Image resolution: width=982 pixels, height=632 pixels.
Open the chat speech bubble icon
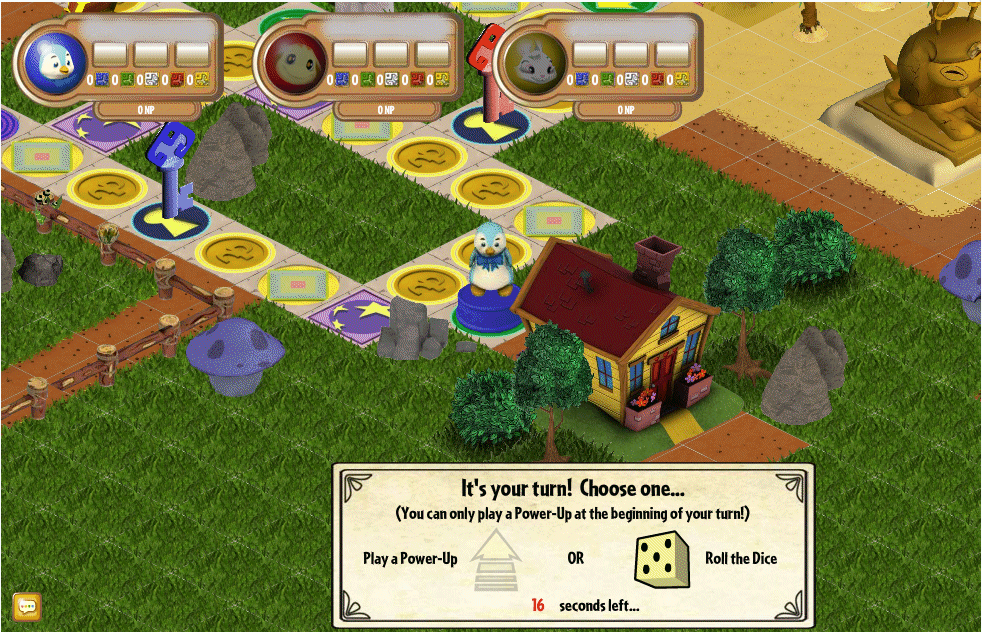point(27,606)
